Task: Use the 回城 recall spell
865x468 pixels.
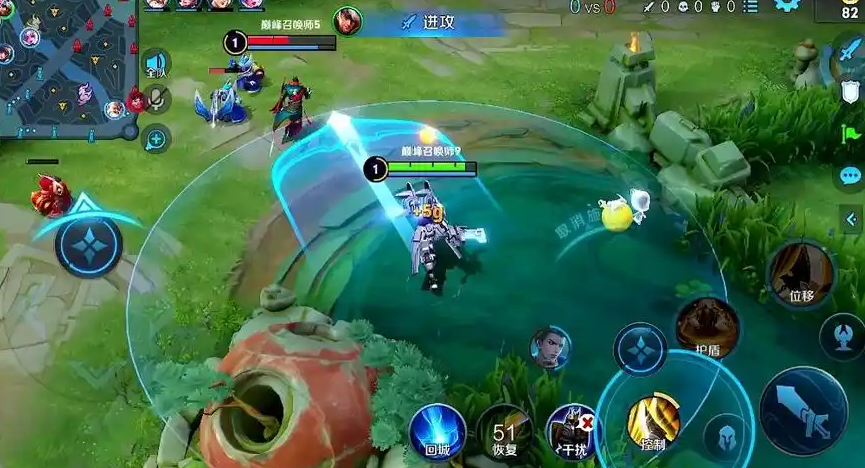Action: tap(436, 432)
